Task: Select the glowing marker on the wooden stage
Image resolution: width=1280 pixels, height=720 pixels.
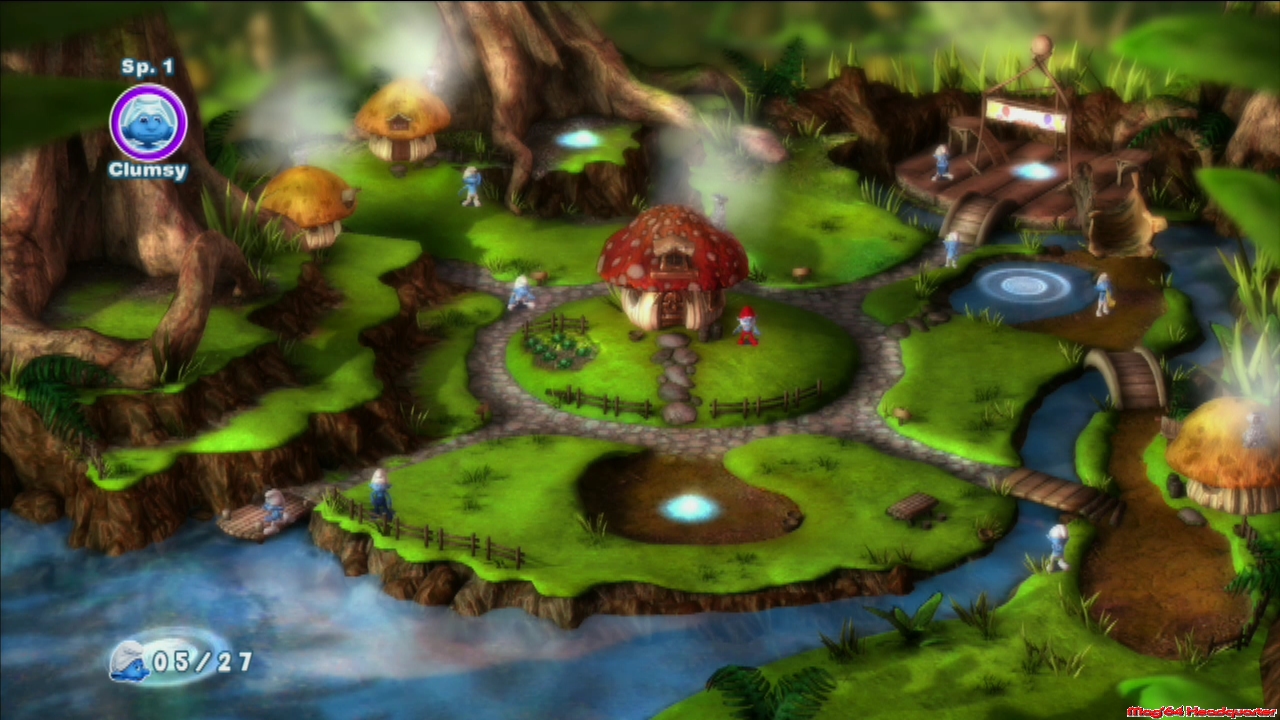Action: [1035, 171]
